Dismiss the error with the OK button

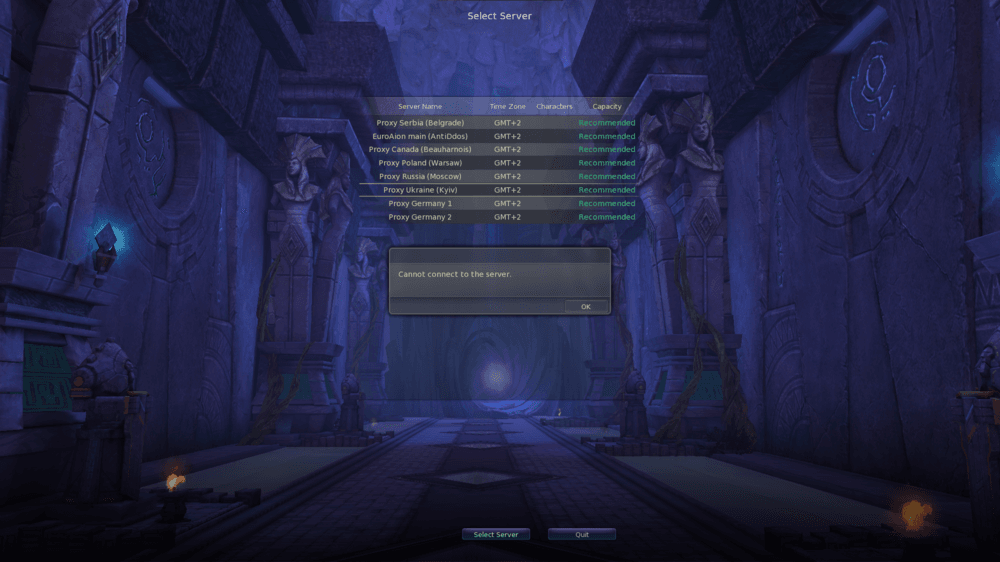point(585,306)
